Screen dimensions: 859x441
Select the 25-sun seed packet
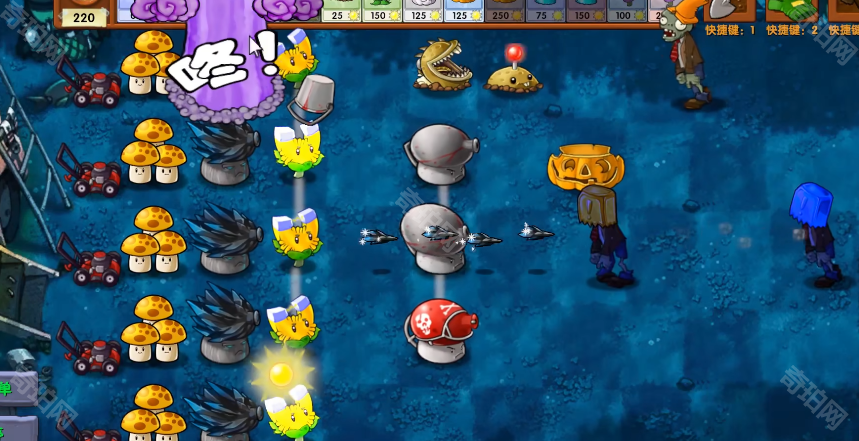tap(342, 11)
